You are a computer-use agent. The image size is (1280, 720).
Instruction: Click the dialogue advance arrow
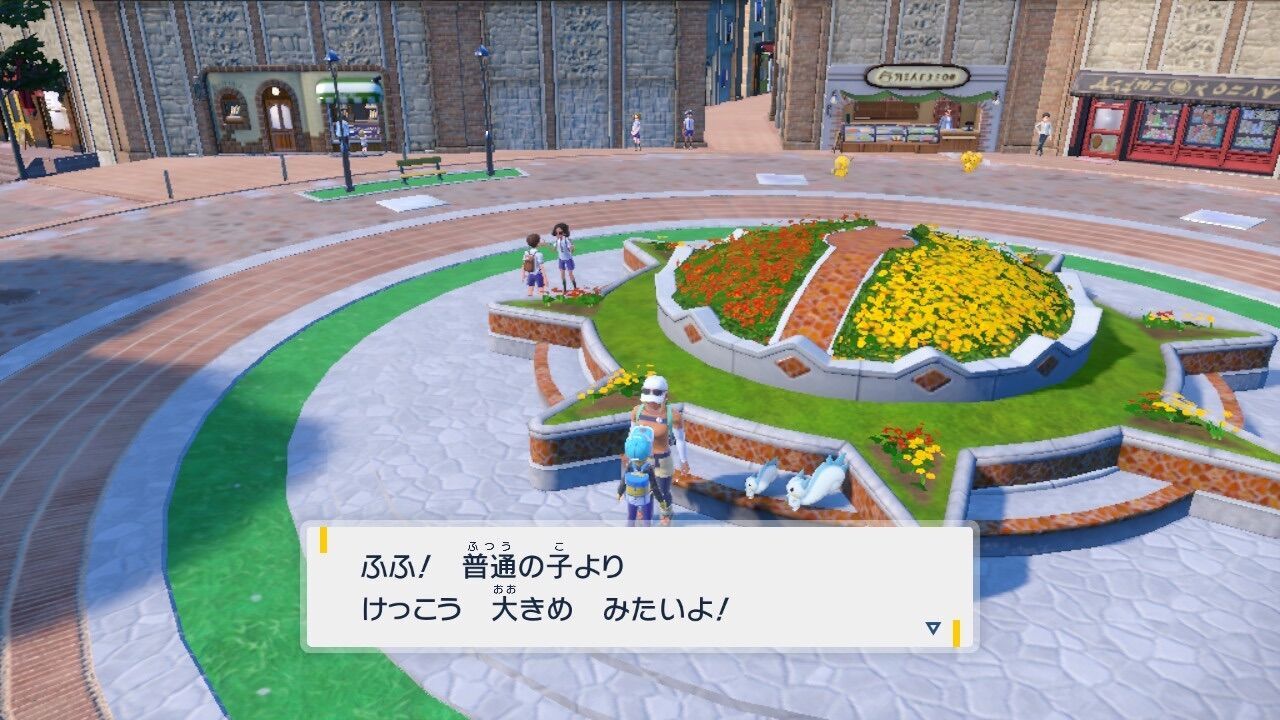930,626
